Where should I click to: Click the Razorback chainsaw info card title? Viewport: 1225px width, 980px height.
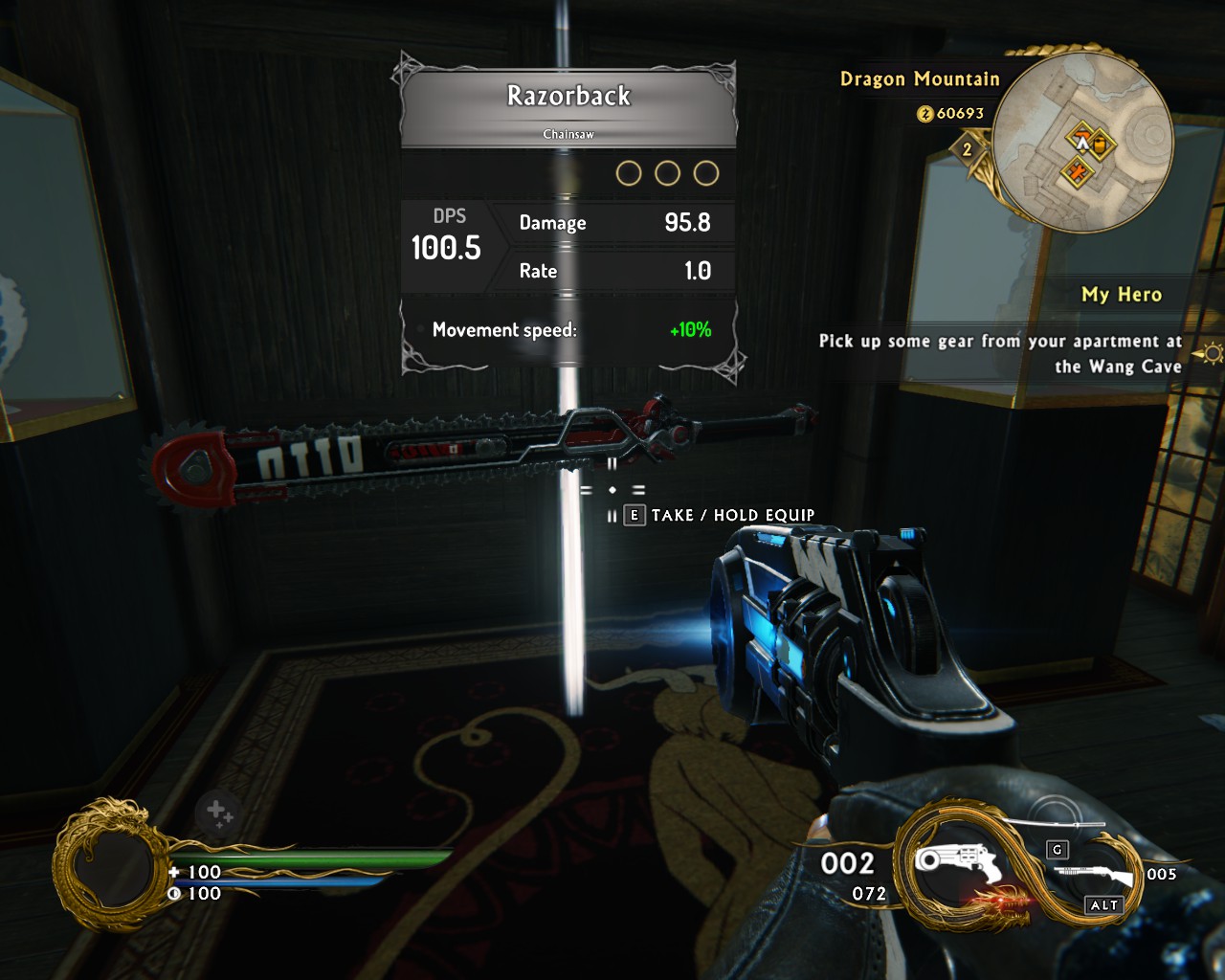[568, 97]
